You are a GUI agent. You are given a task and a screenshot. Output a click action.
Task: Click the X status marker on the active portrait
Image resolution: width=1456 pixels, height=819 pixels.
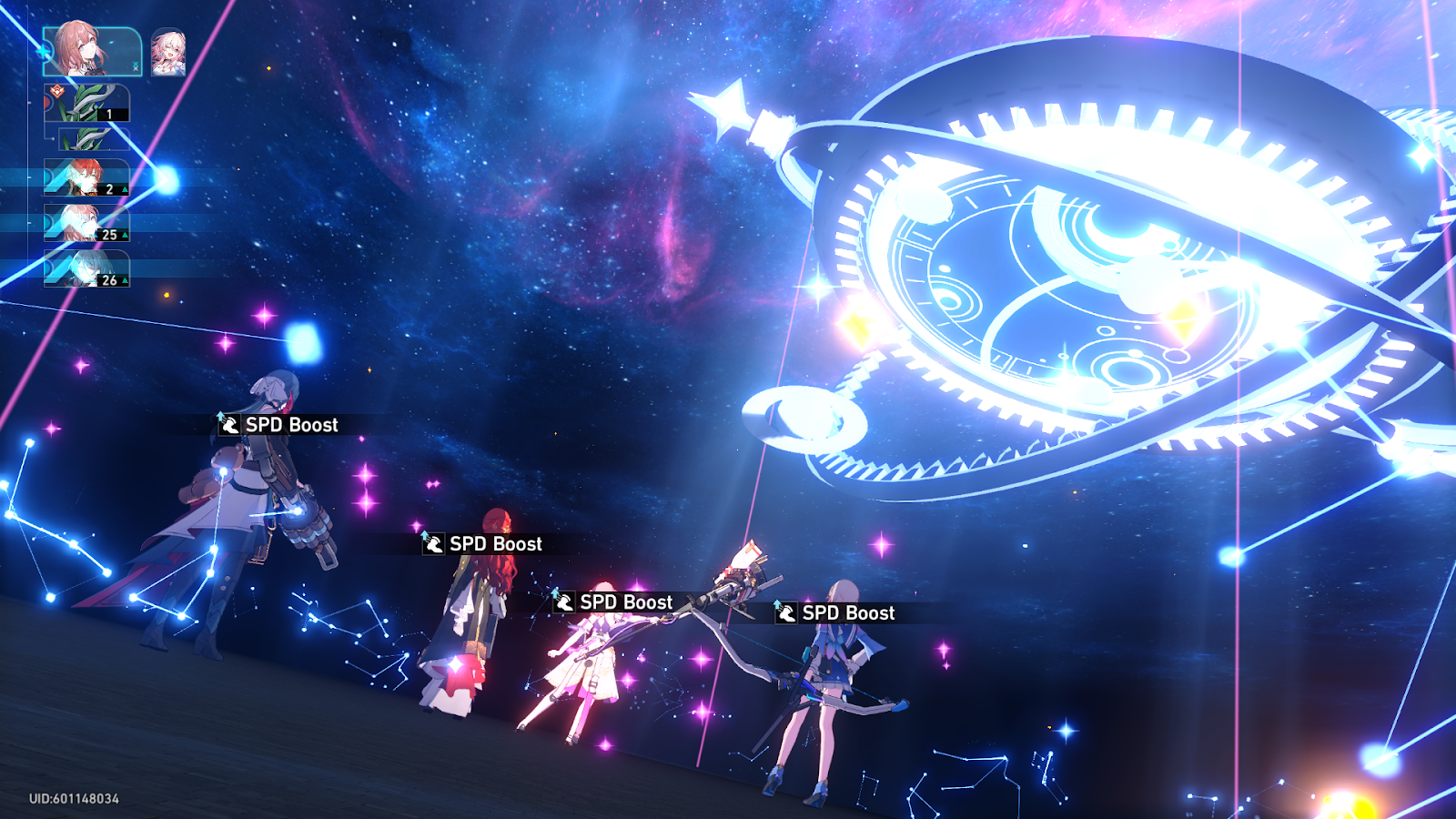[136, 66]
